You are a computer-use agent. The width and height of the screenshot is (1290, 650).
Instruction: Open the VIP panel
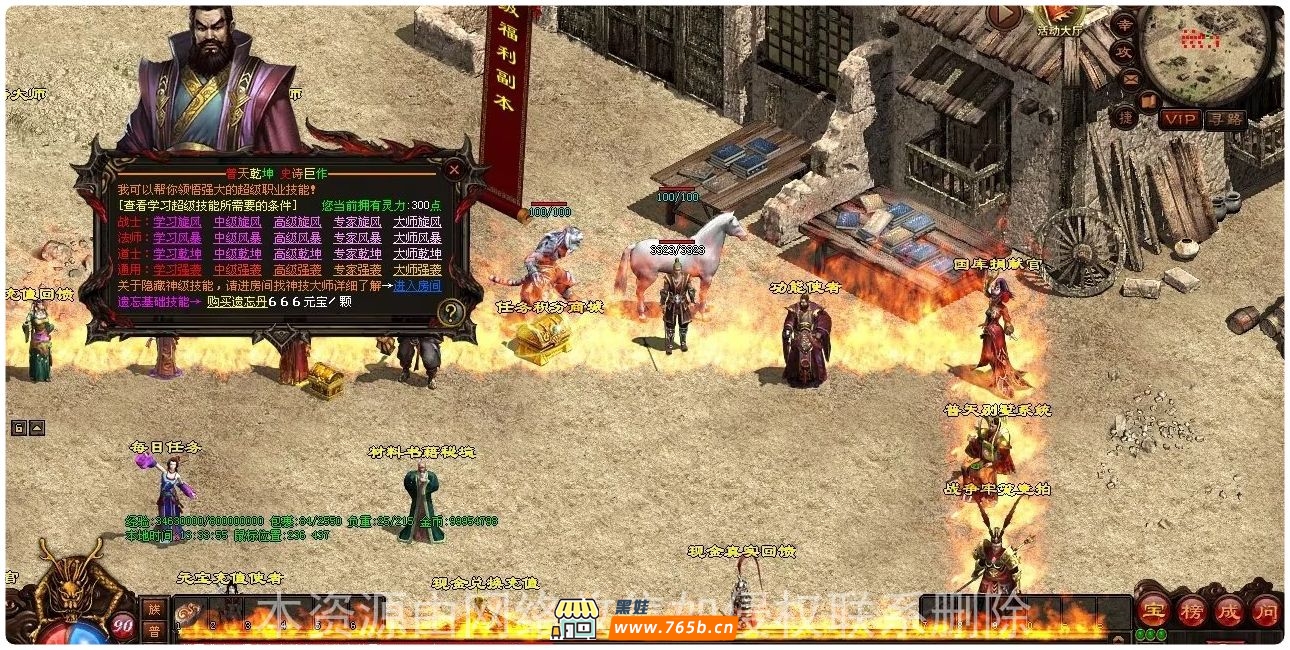point(1180,119)
